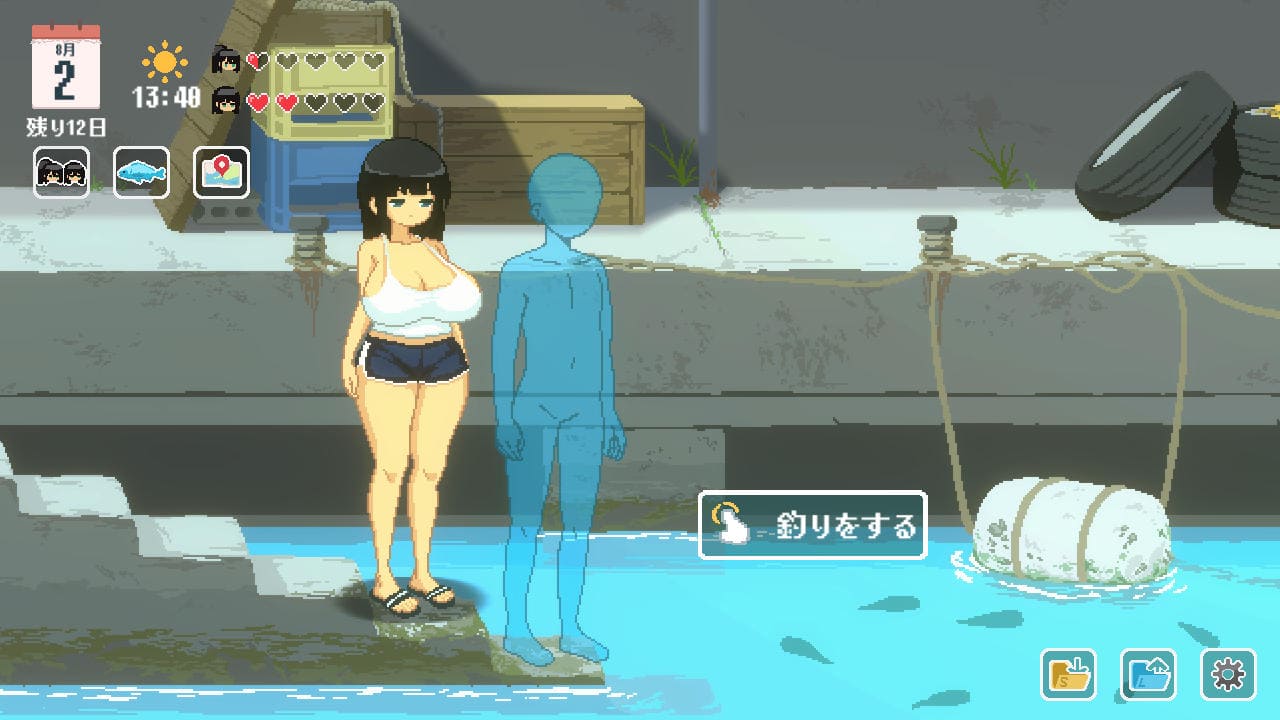Choose the 釣りをする fishing prompt
Image resolution: width=1280 pixels, height=720 pixels.
click(x=812, y=525)
